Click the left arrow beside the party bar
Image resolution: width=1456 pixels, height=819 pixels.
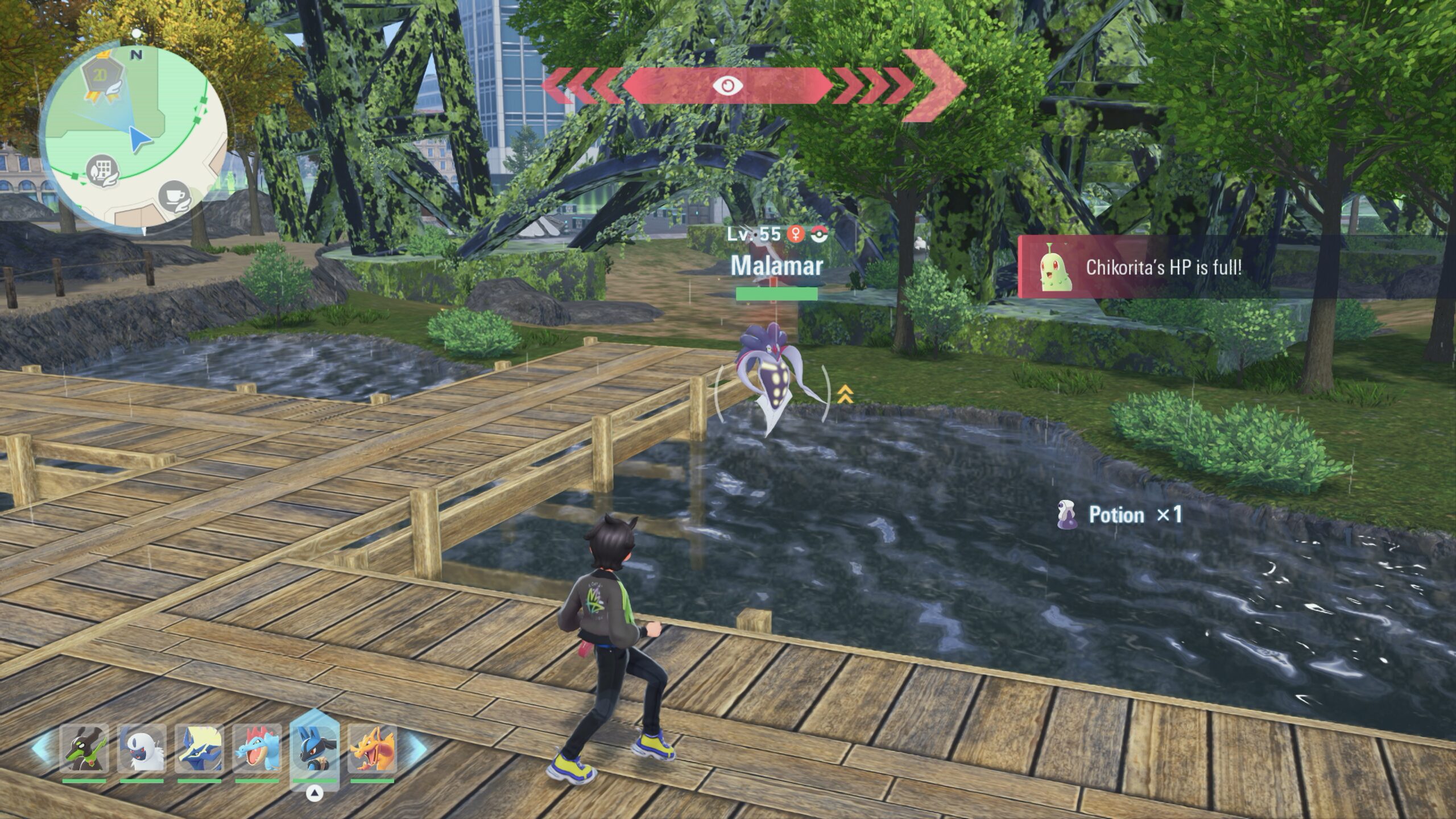pyautogui.click(x=42, y=748)
